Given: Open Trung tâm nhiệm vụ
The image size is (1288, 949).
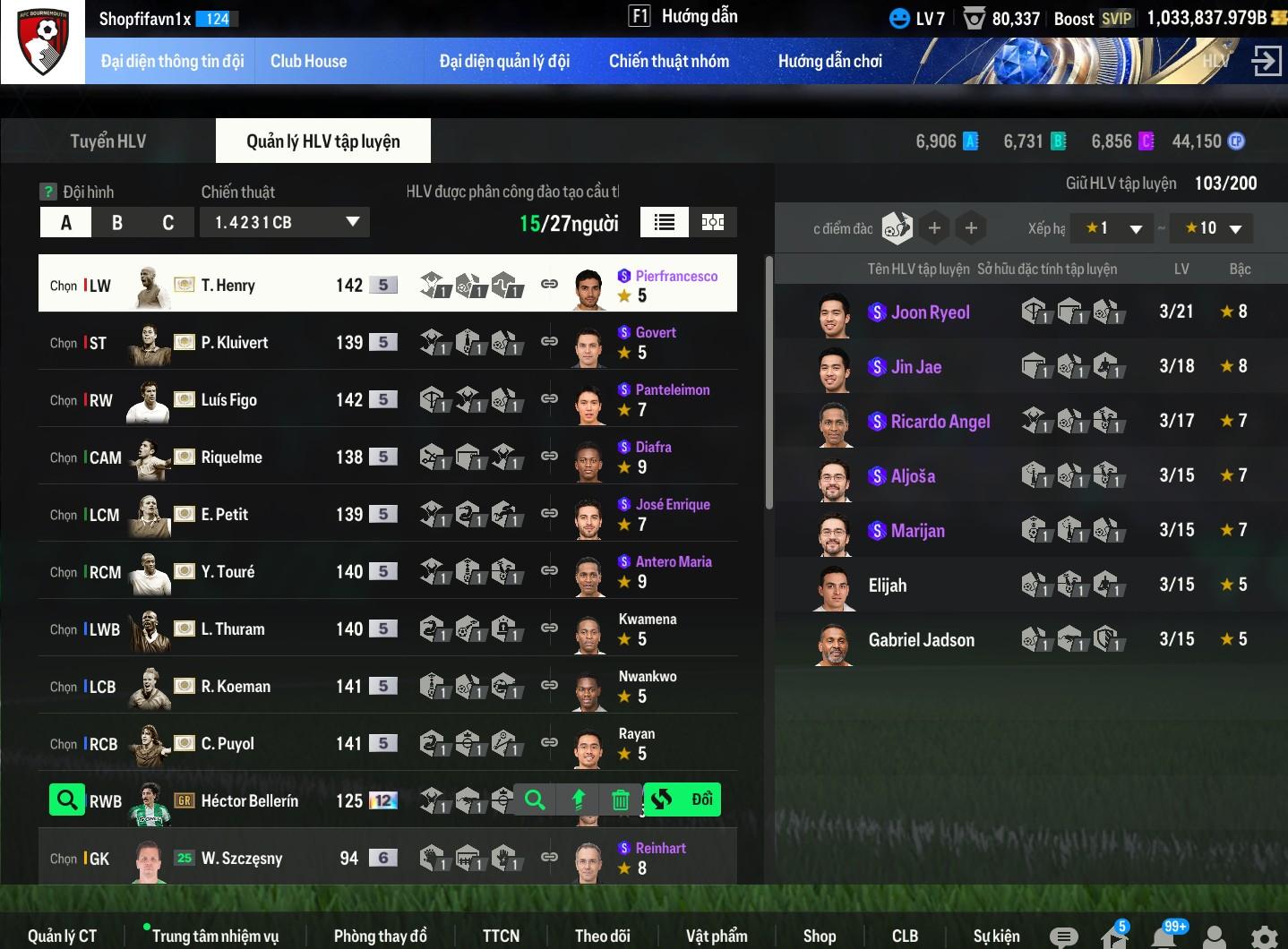Looking at the screenshot, I should point(215,936).
